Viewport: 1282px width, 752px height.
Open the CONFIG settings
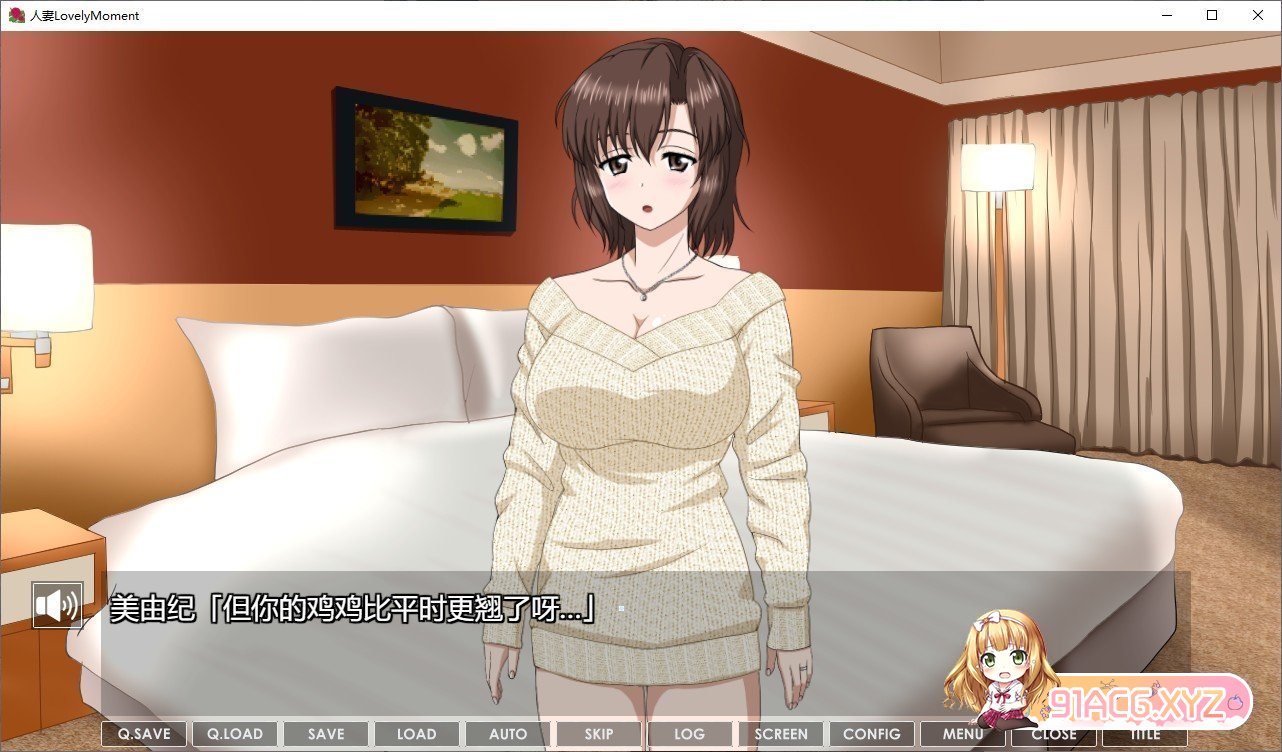tap(872, 734)
